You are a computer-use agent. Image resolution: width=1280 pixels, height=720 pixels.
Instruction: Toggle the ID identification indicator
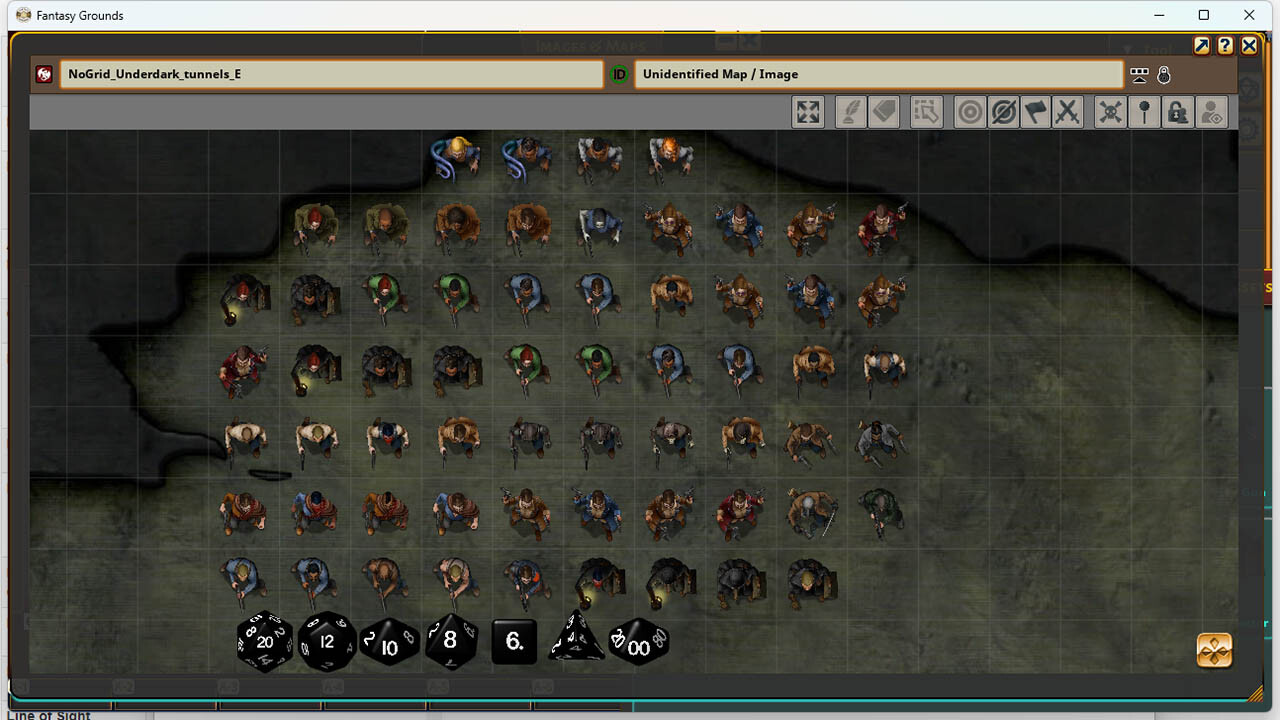[620, 74]
